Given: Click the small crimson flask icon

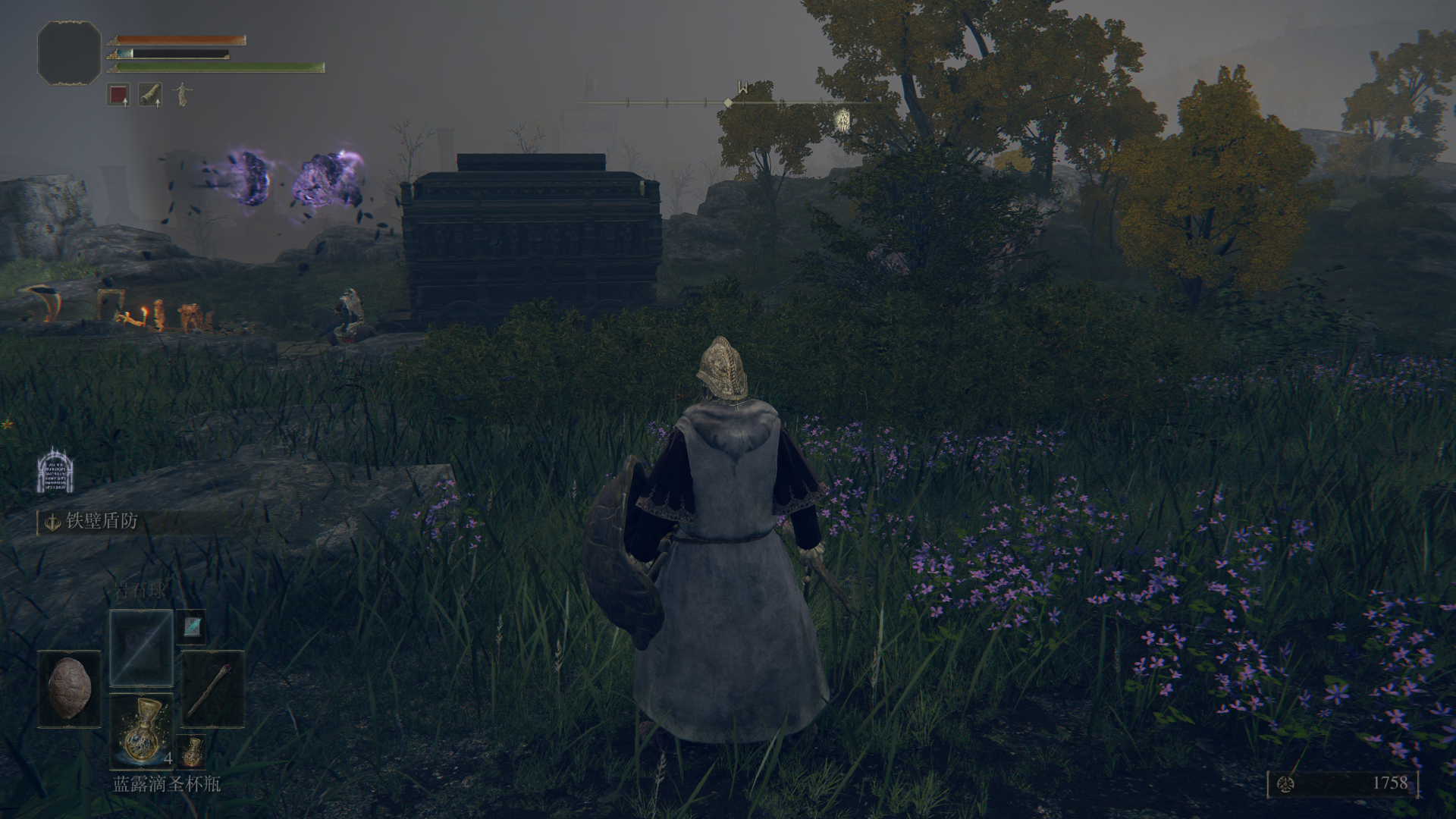Looking at the screenshot, I should [193, 751].
